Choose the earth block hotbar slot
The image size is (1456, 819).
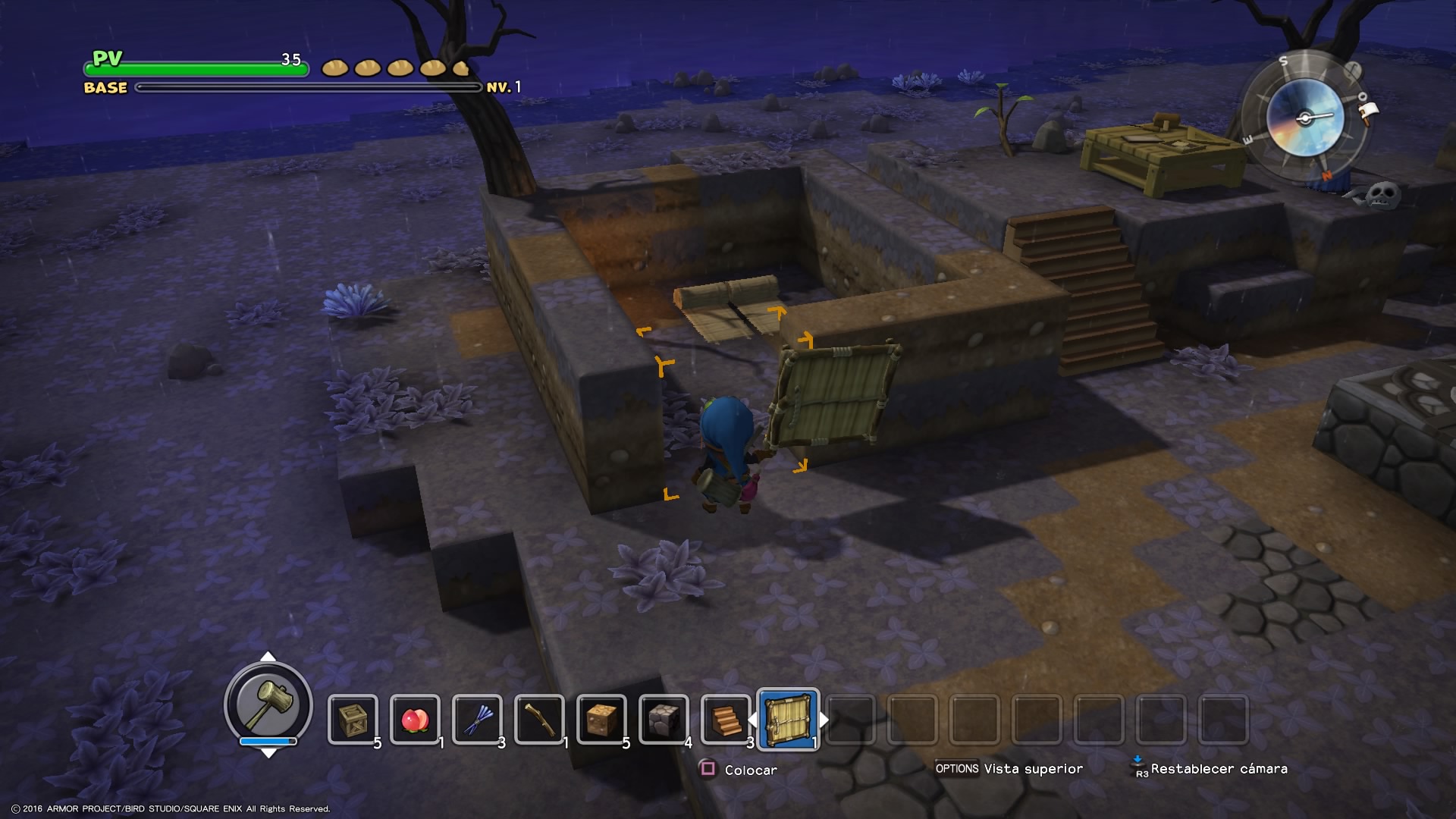click(x=601, y=719)
